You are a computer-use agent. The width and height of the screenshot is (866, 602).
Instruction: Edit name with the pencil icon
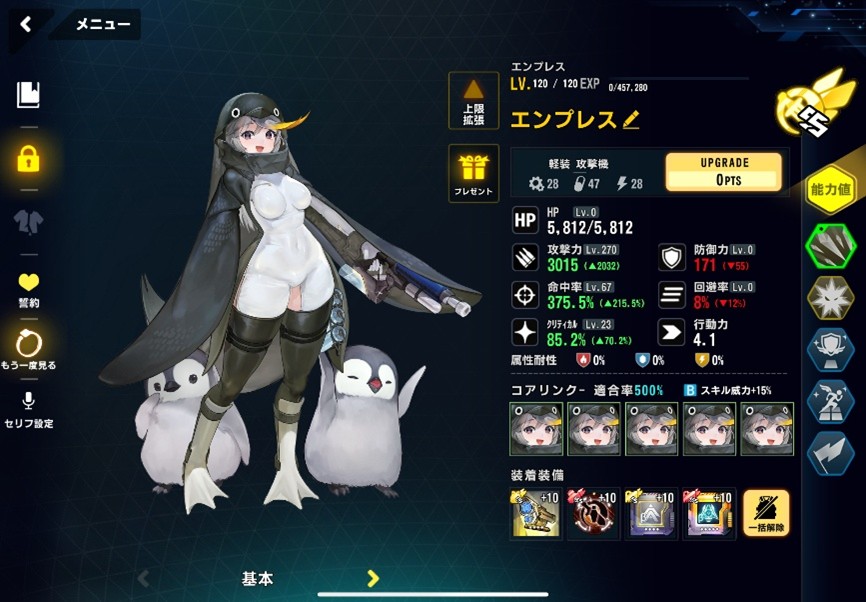click(x=631, y=120)
